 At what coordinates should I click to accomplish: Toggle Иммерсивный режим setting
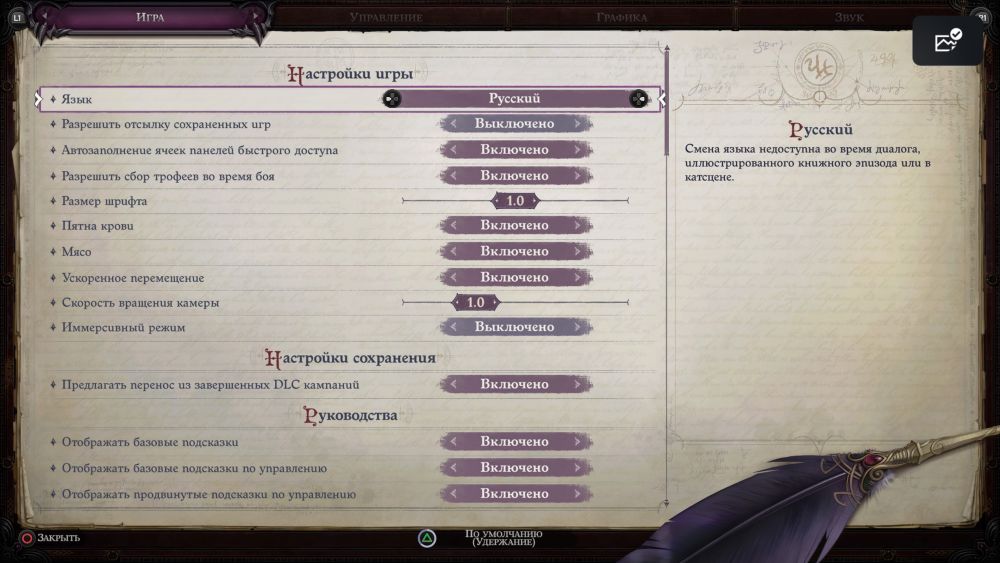pyautogui.click(x=515, y=327)
